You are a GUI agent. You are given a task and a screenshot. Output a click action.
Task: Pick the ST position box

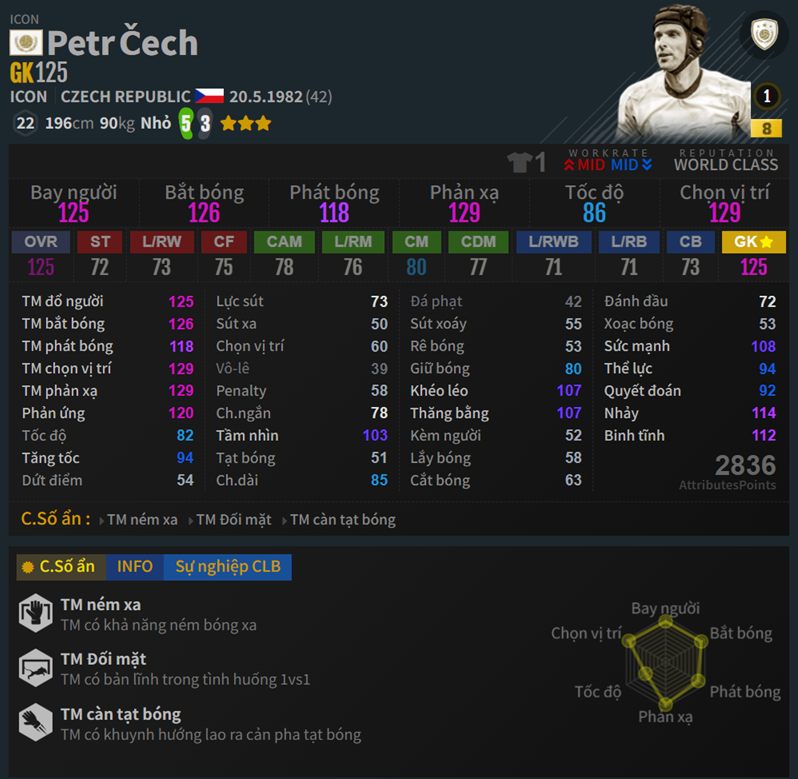(100, 243)
